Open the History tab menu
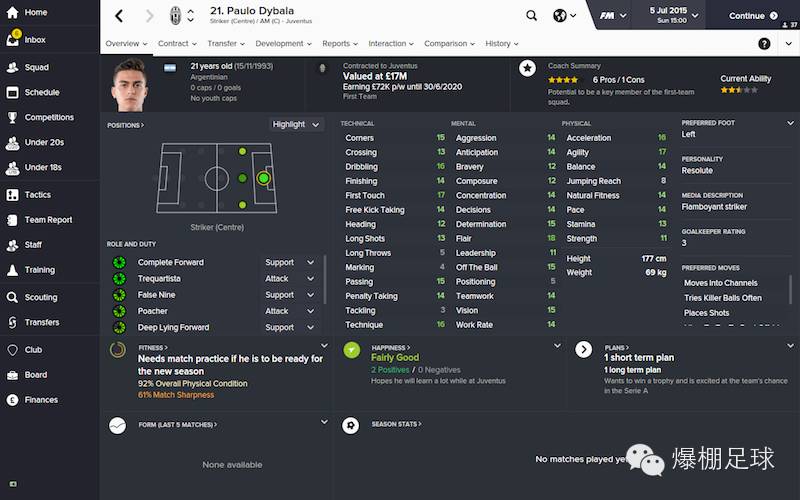 point(501,44)
